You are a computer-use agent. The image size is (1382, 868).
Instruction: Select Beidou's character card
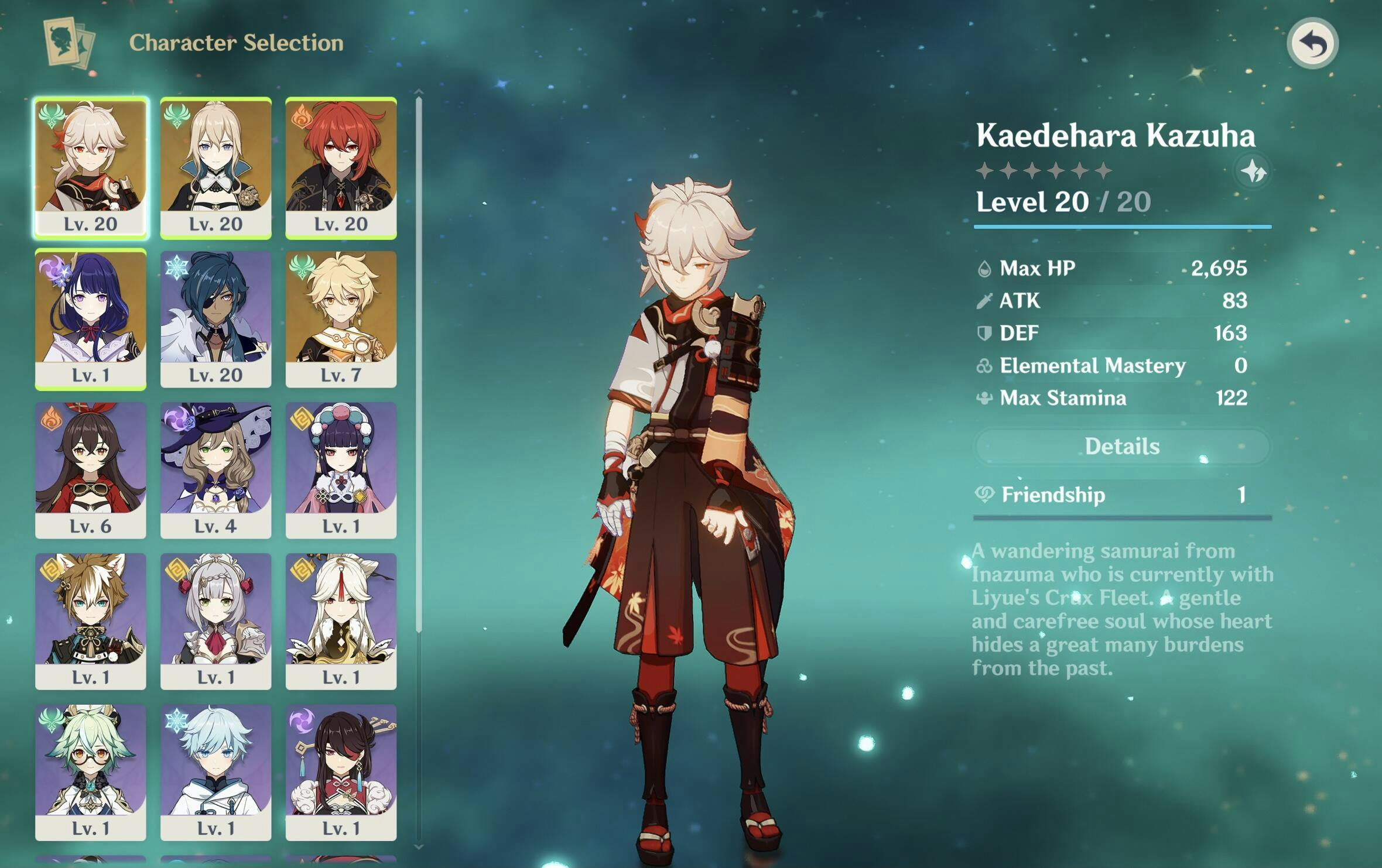click(341, 772)
